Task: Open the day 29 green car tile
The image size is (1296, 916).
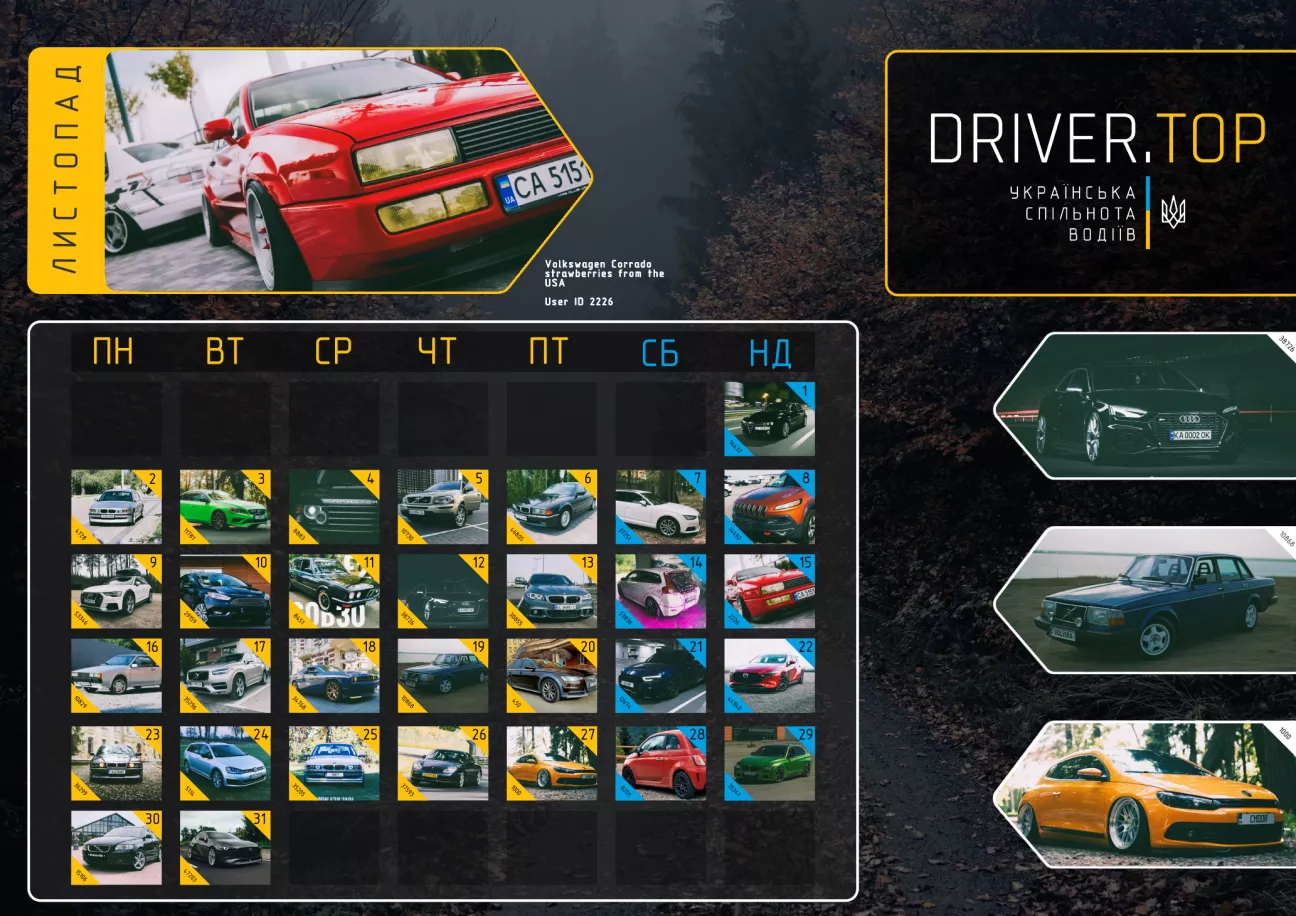Action: [x=768, y=763]
